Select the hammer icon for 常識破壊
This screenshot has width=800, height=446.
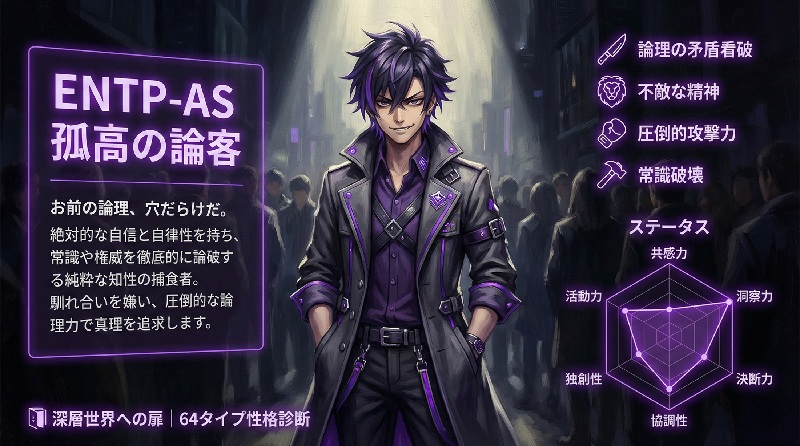(609, 173)
